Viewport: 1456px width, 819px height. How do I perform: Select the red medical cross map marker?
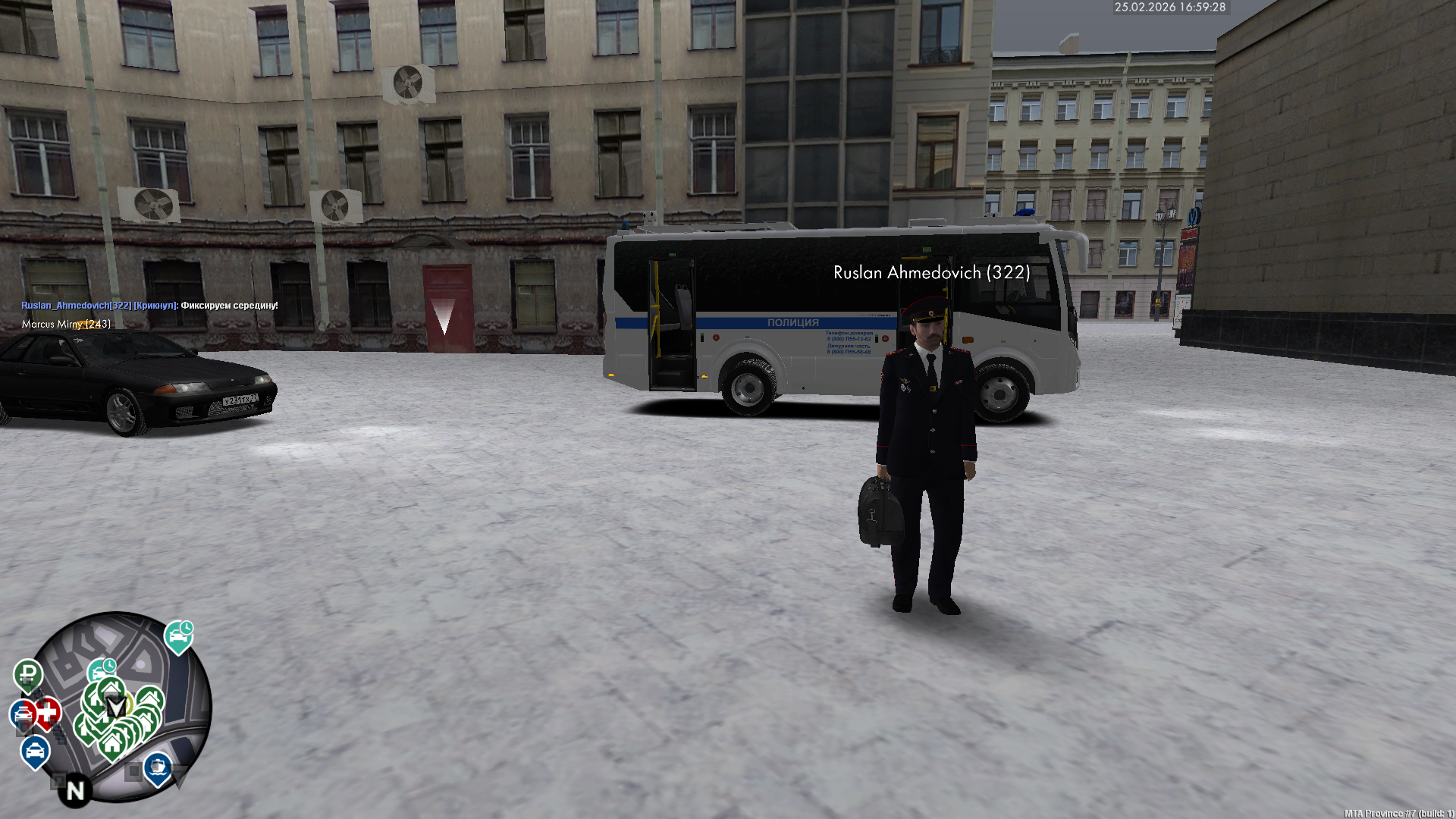pyautogui.click(x=49, y=712)
